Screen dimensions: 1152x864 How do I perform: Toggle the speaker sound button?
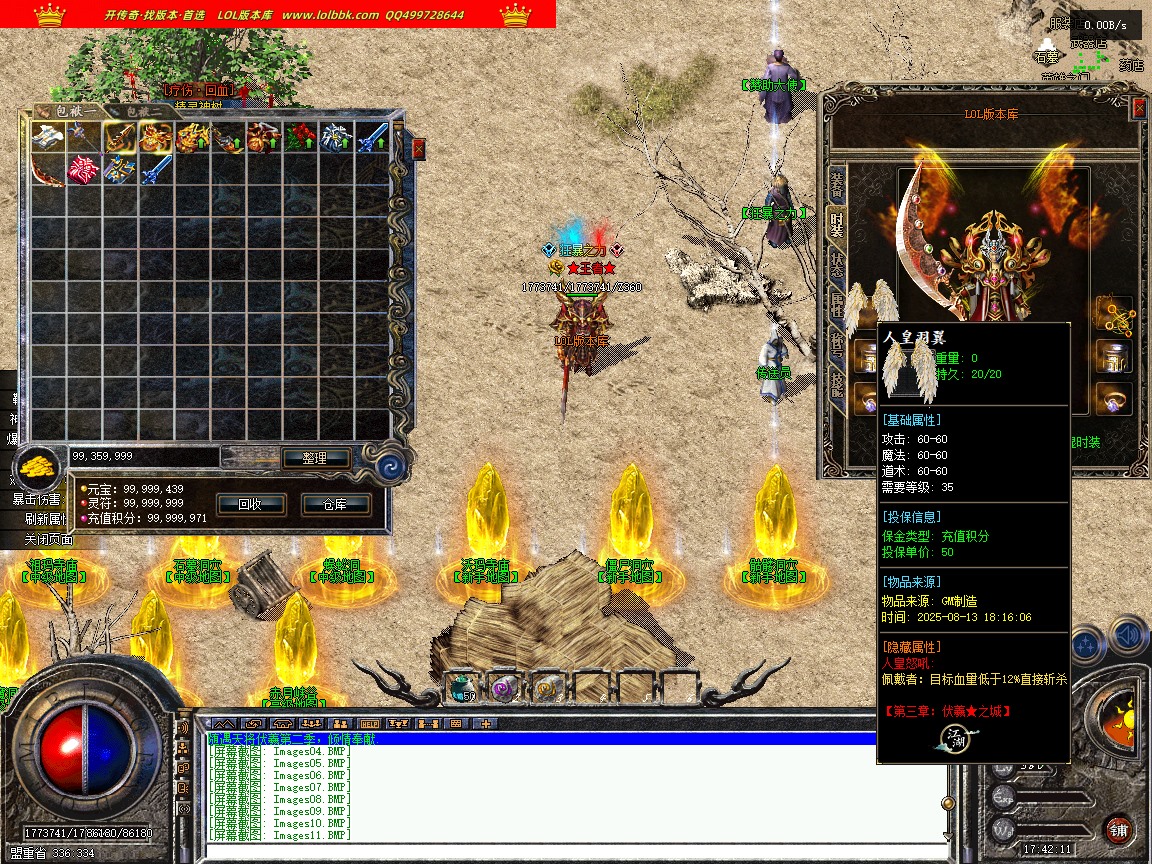[x=1129, y=636]
